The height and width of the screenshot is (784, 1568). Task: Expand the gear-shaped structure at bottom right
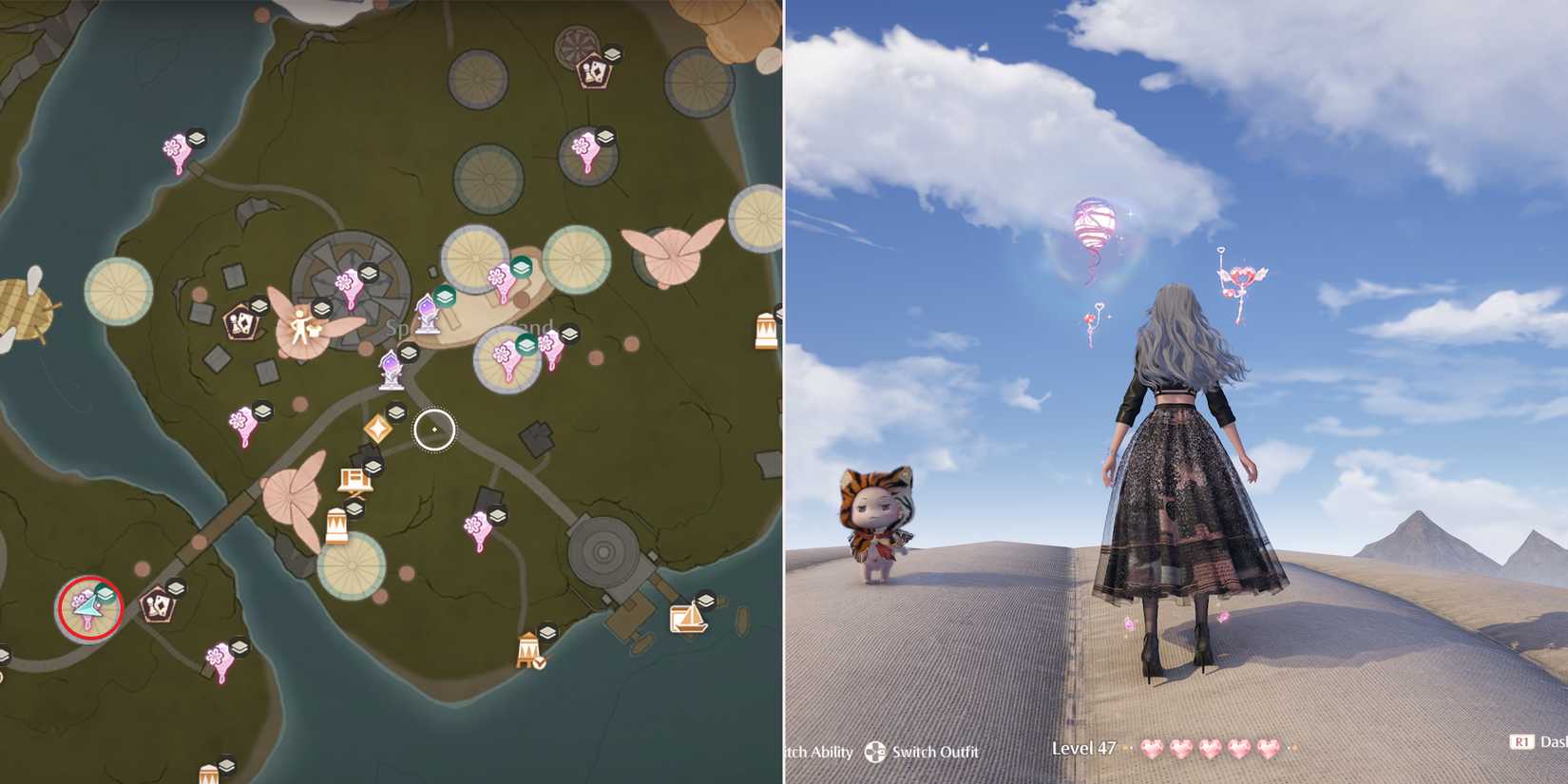coord(603,551)
